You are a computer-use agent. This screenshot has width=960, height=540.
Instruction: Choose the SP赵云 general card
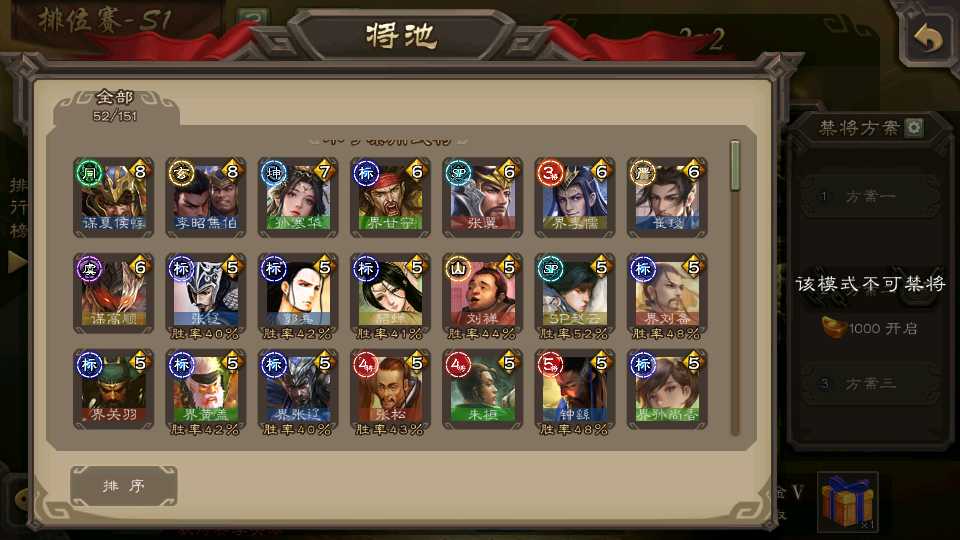[x=574, y=292]
